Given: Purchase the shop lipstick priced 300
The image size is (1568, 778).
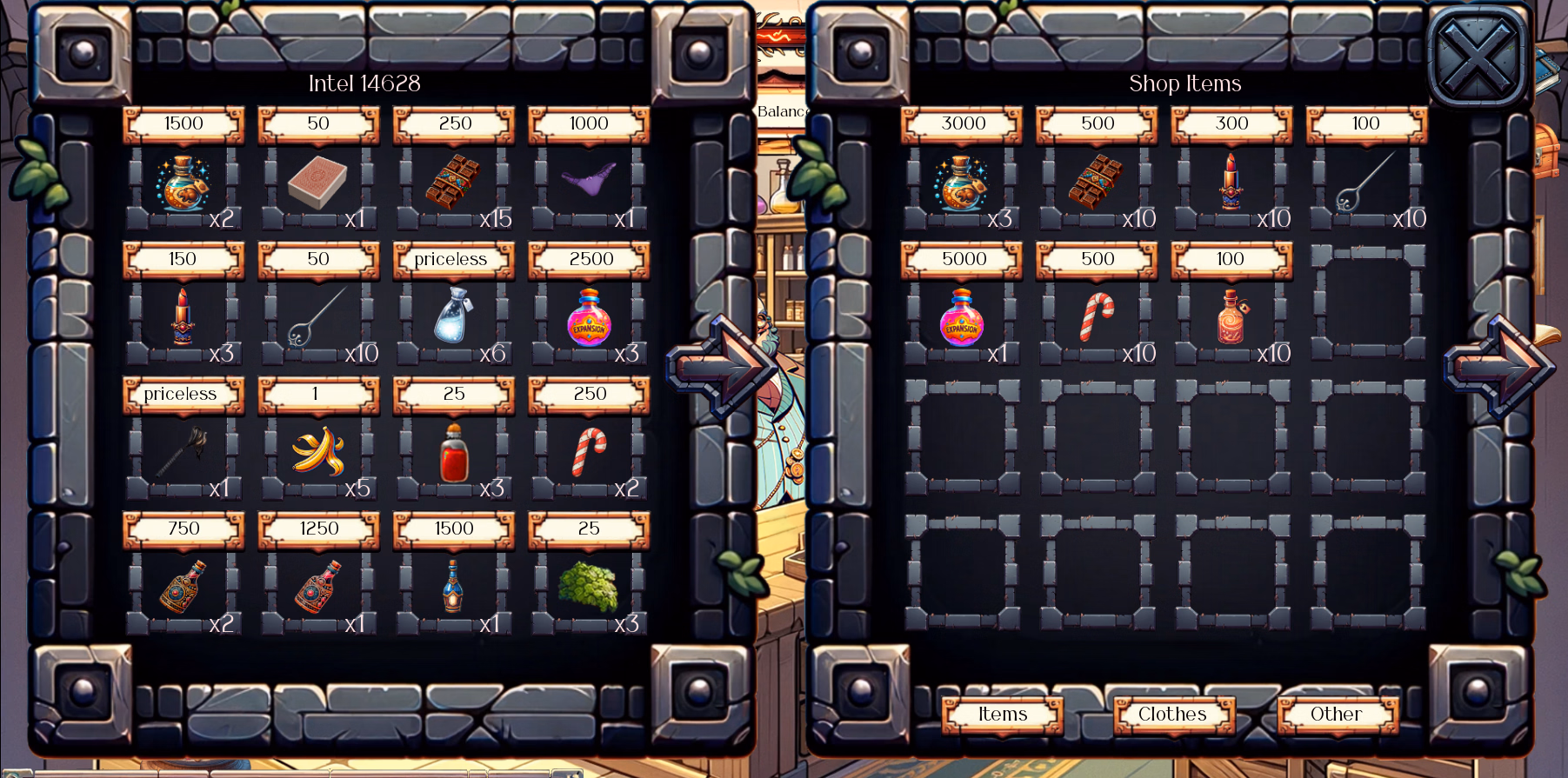Looking at the screenshot, I should (x=1231, y=182).
